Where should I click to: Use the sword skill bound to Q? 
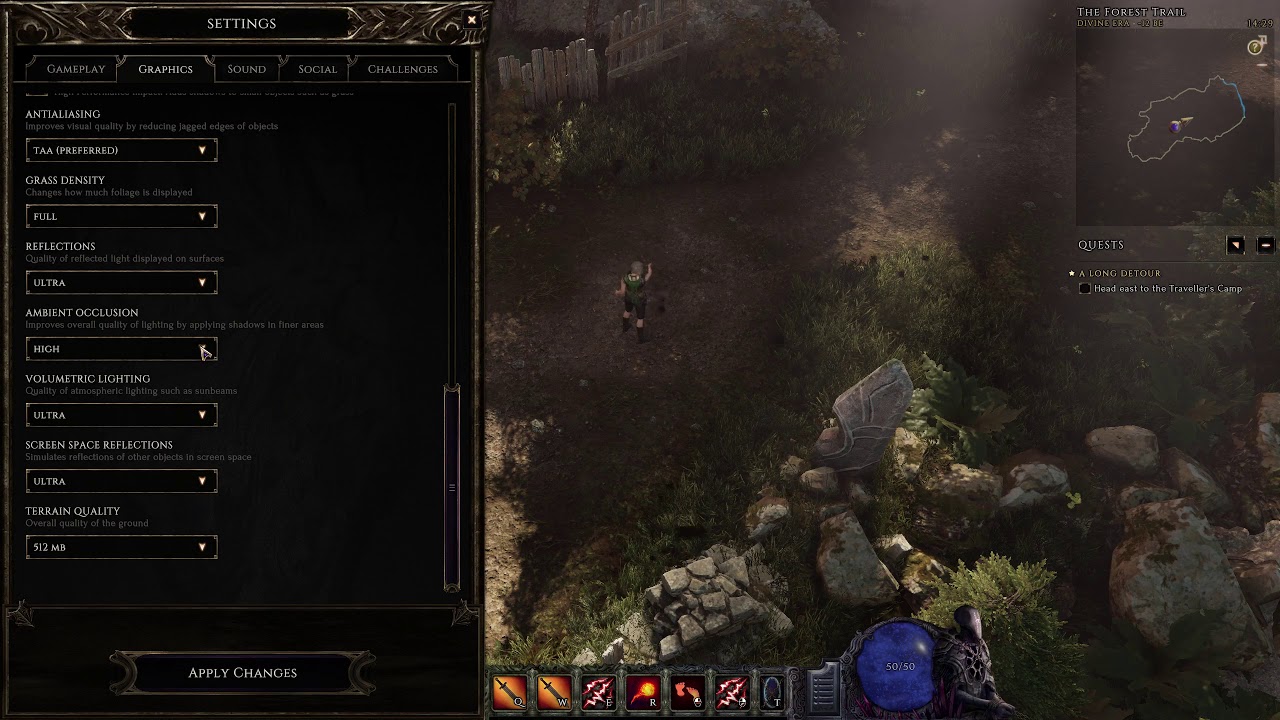508,692
